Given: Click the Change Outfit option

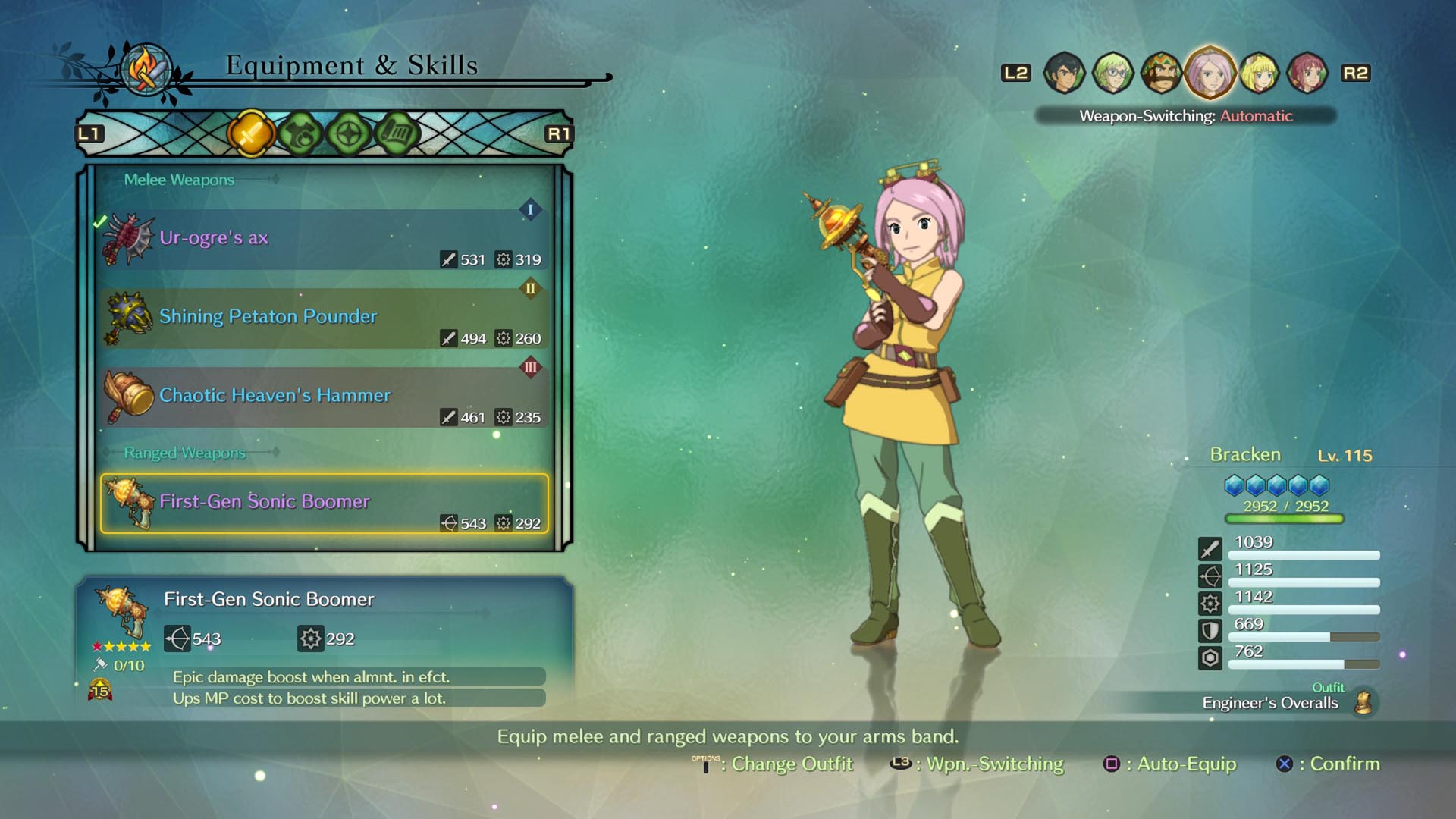Looking at the screenshot, I should (x=773, y=764).
